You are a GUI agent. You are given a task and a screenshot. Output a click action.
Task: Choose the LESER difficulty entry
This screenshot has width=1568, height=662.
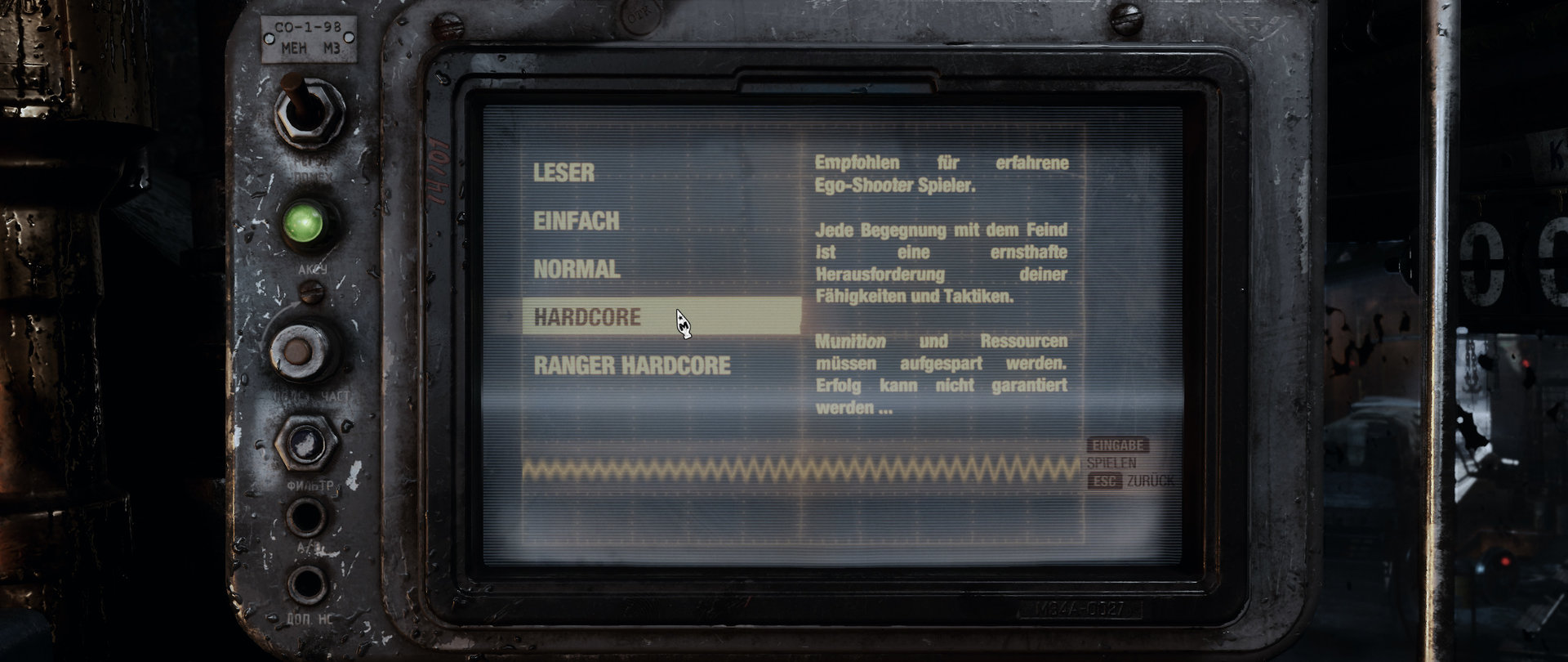(564, 172)
